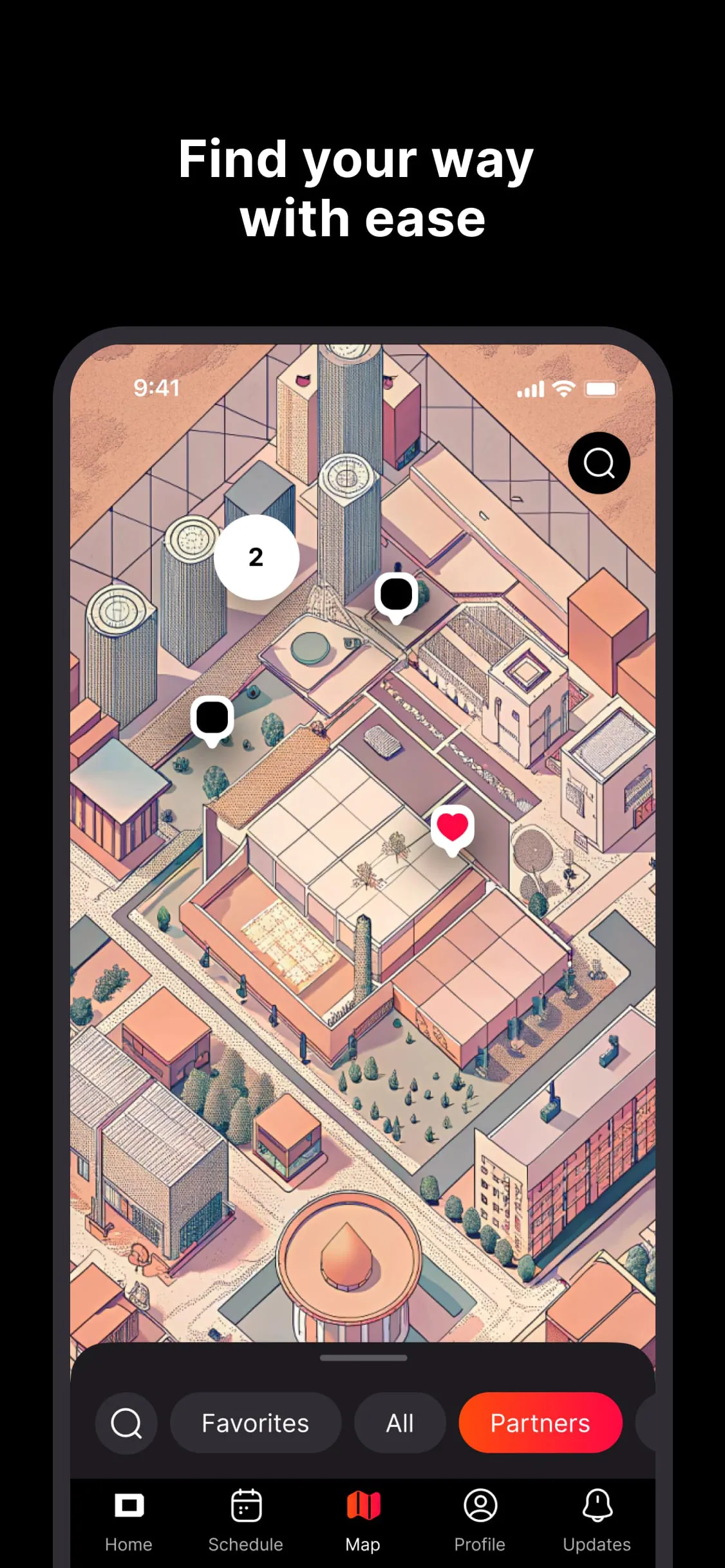
Task: Go to the Home tab
Action: 129,1519
